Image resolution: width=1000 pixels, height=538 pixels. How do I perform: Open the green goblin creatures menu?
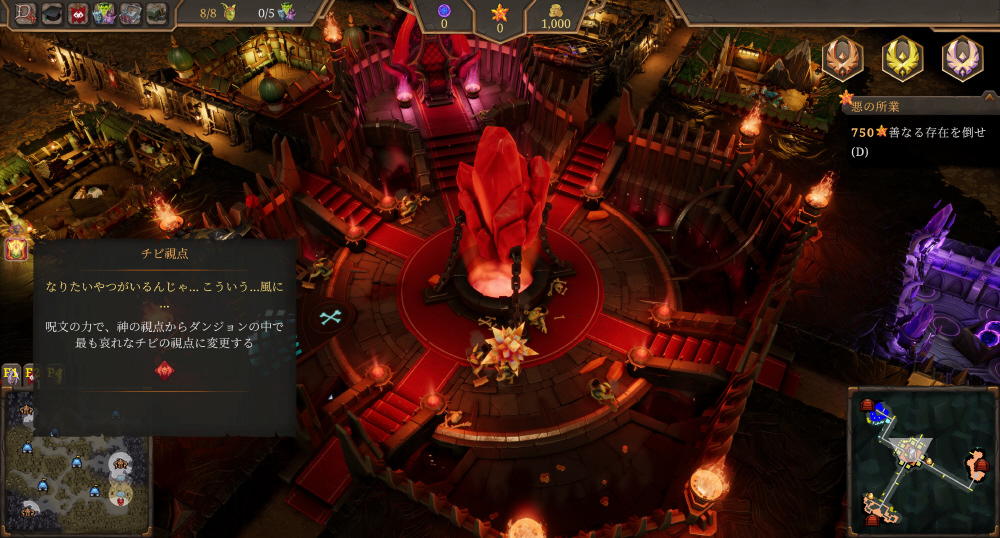pos(104,13)
